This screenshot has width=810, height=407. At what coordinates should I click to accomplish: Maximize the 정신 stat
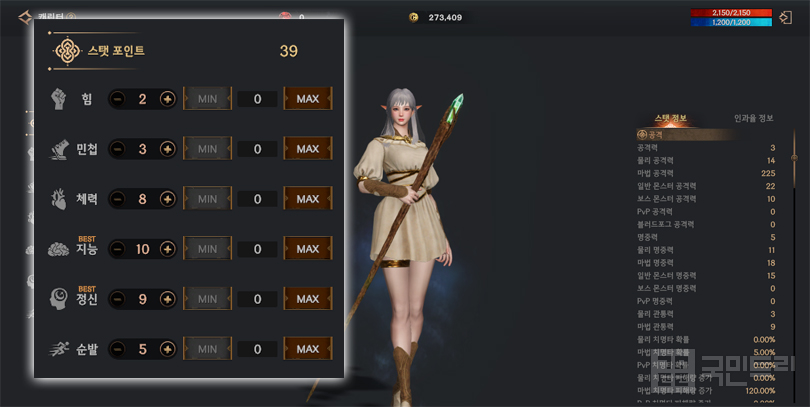pyautogui.click(x=307, y=299)
